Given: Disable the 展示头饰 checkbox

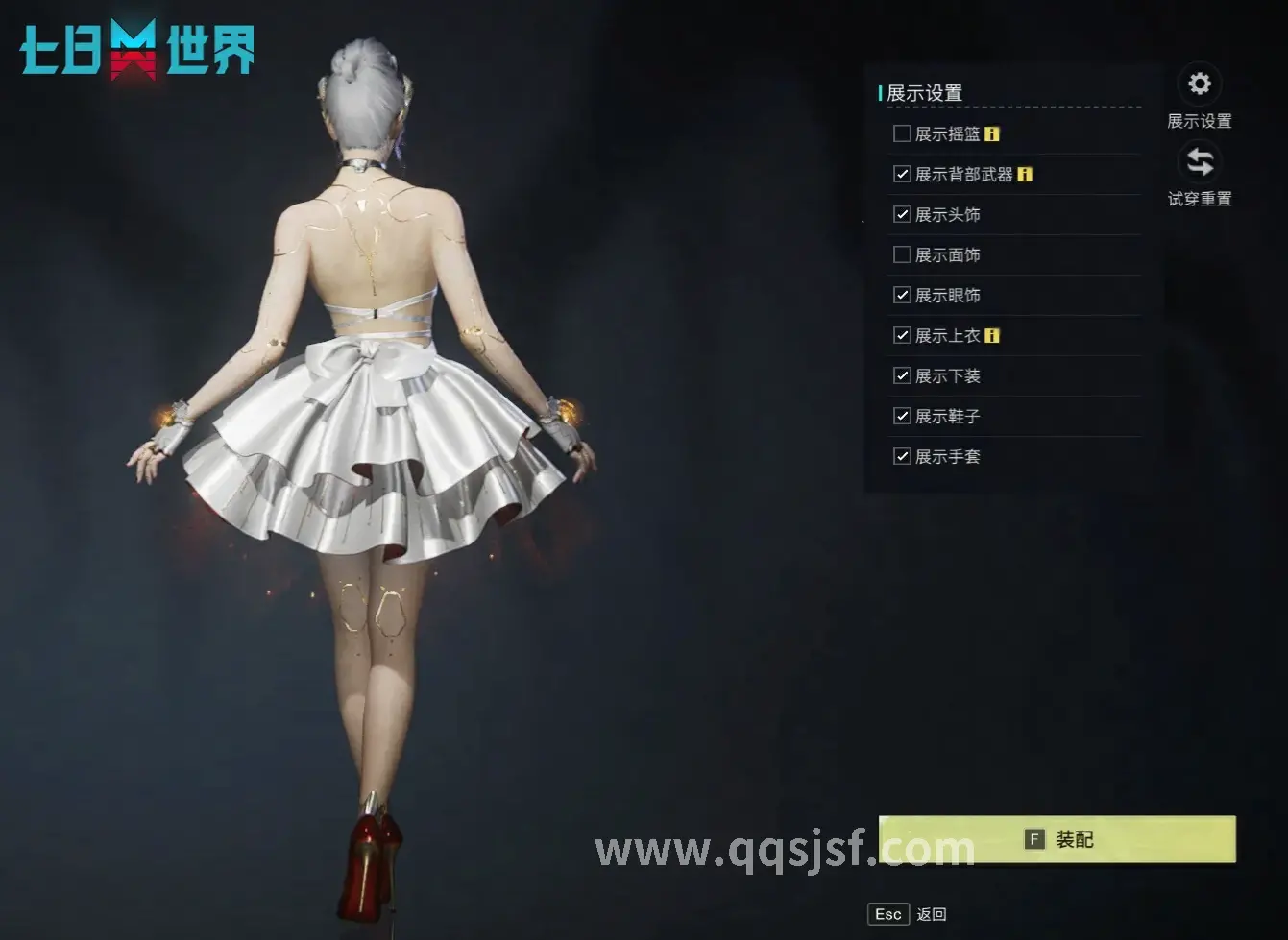Looking at the screenshot, I should point(901,215).
